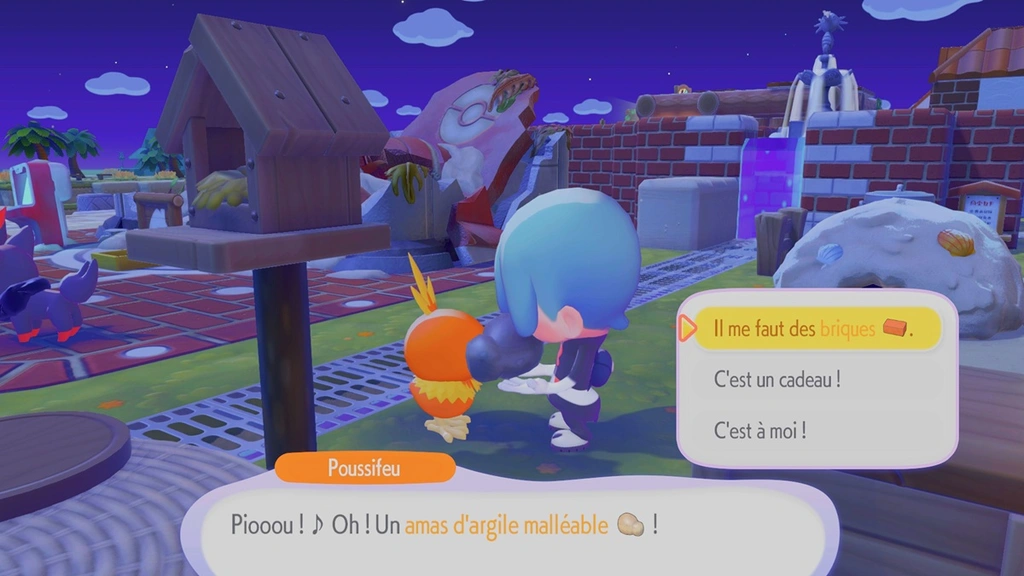Select the "C'est un cadeau !" response
This screenshot has width=1024, height=576.
click(777, 379)
